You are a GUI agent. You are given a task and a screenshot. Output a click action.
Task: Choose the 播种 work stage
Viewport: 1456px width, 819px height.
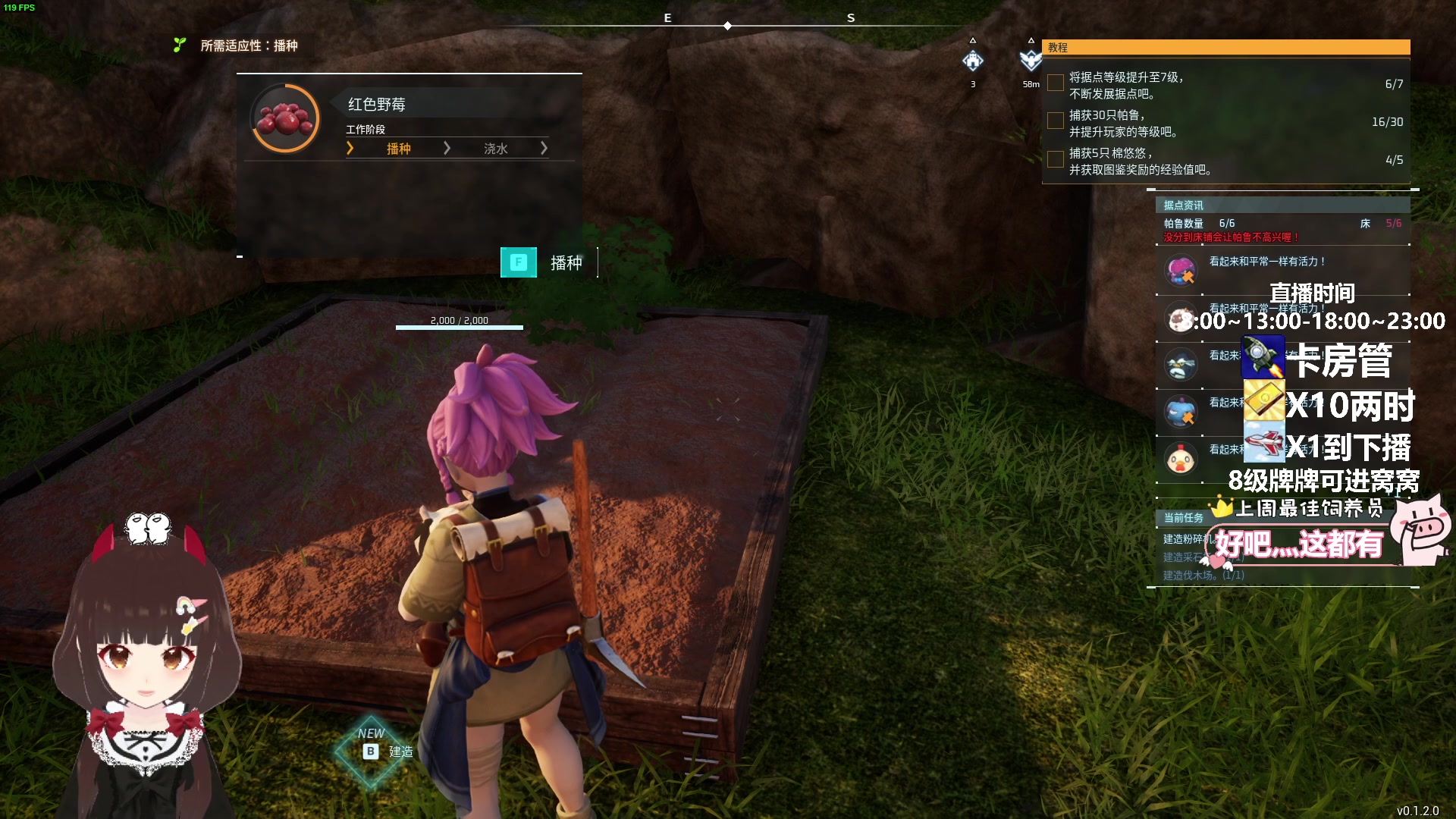click(398, 149)
